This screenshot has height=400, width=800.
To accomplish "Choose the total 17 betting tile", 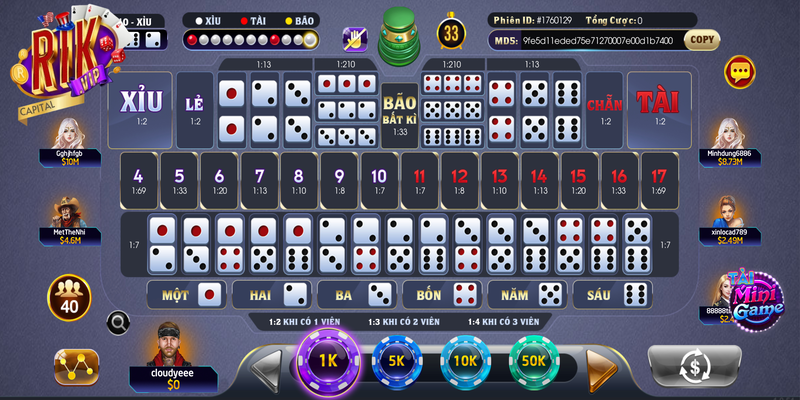I will click(659, 176).
